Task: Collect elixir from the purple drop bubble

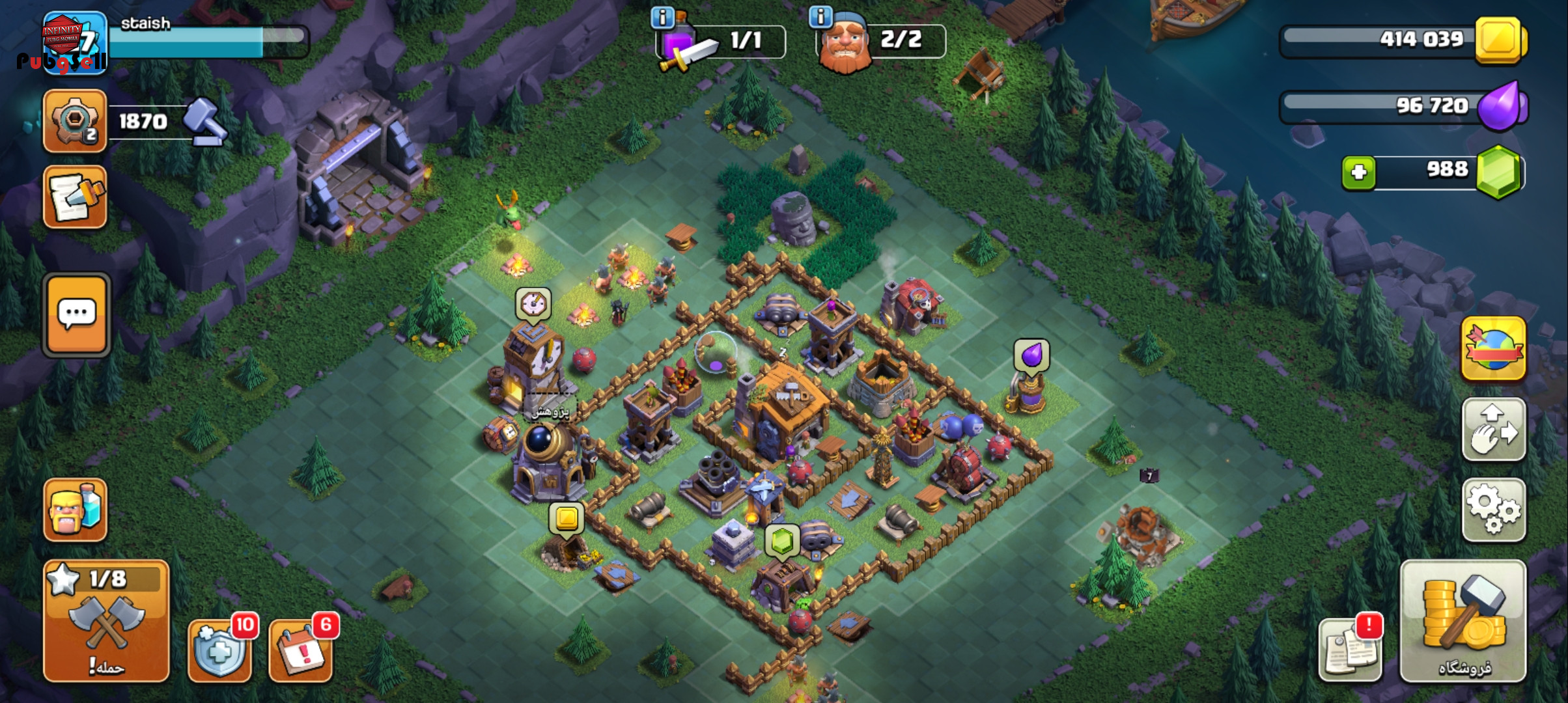Action: click(x=1031, y=355)
